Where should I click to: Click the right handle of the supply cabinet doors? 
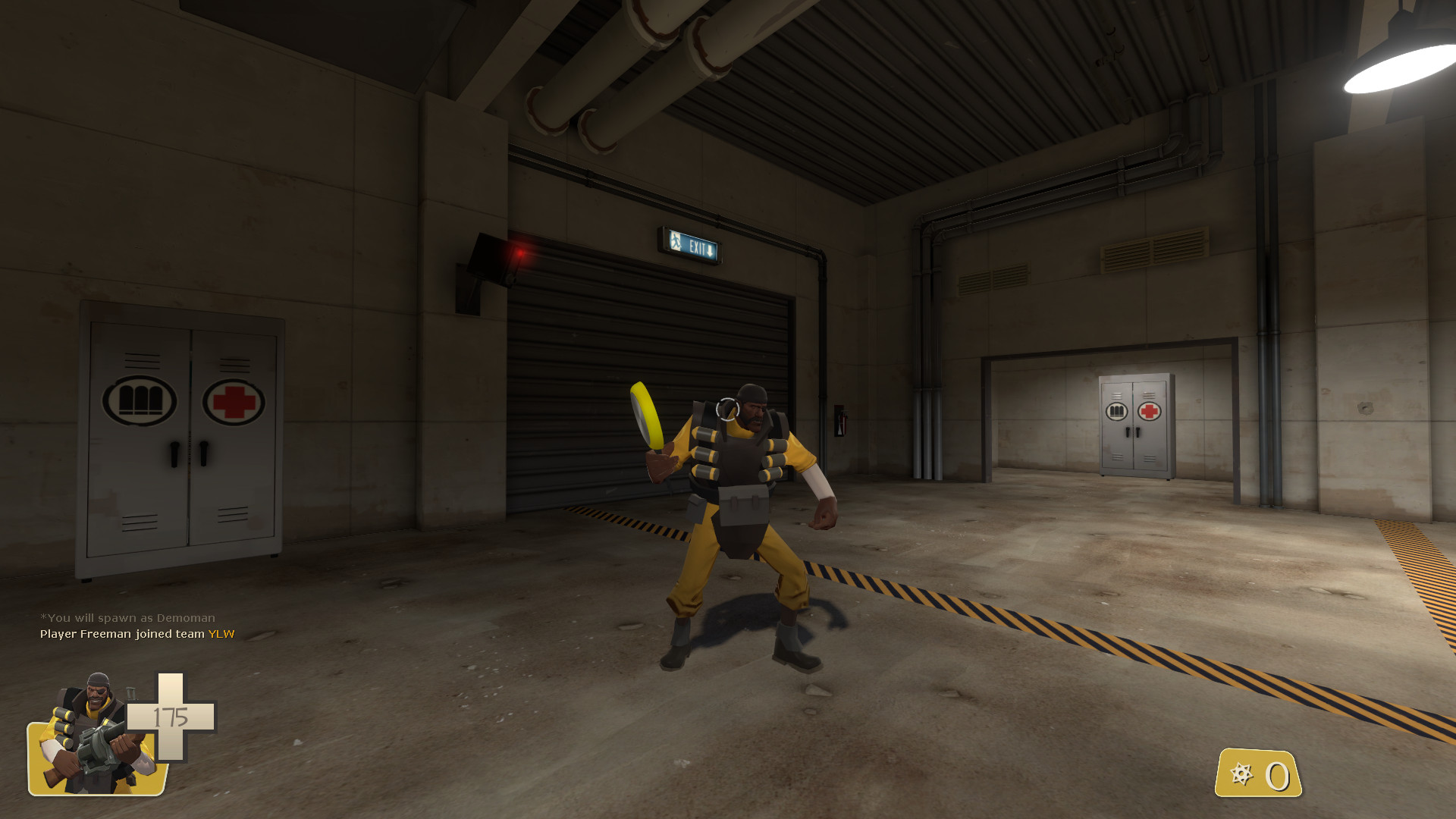(203, 455)
